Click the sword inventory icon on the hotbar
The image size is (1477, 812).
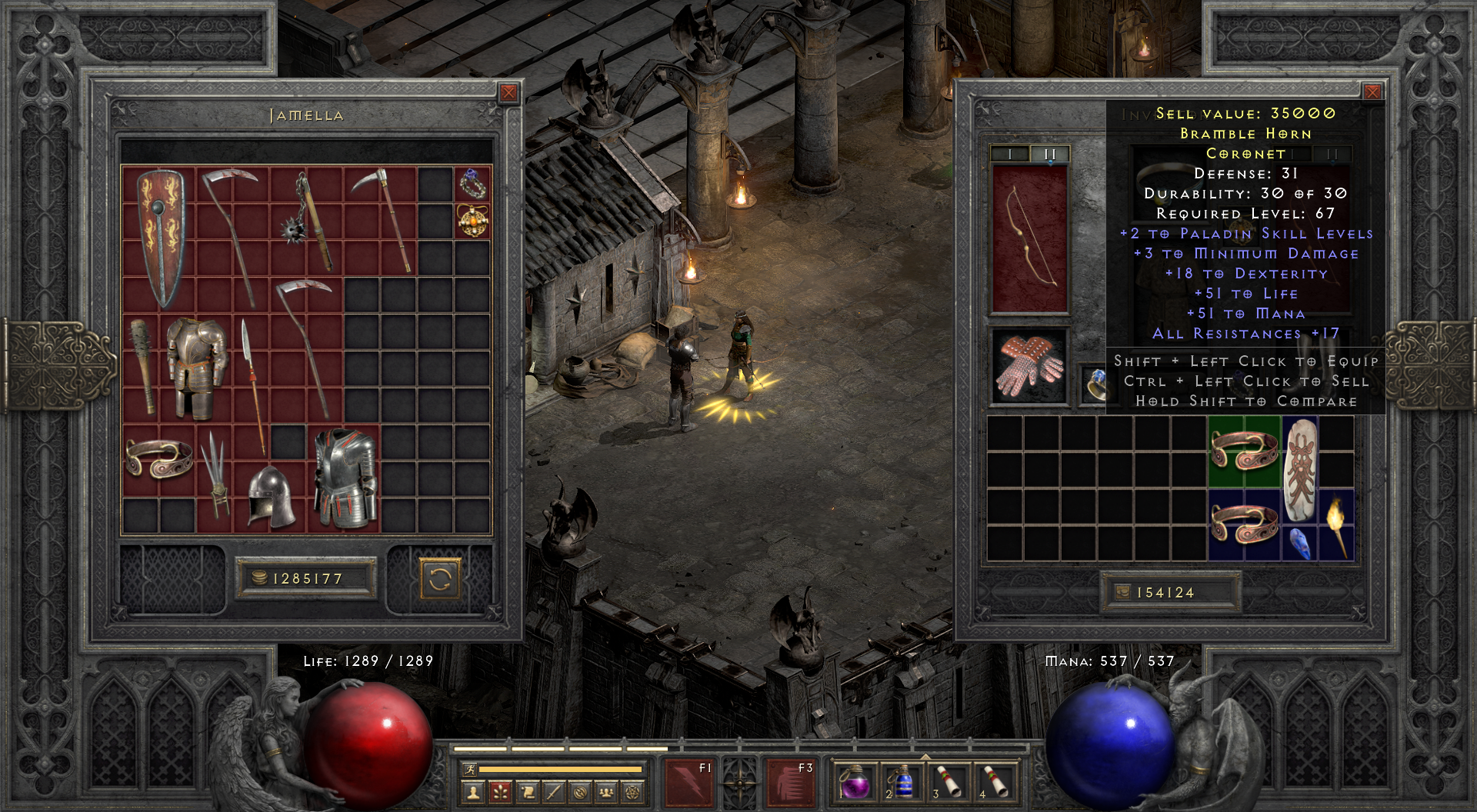[555, 793]
